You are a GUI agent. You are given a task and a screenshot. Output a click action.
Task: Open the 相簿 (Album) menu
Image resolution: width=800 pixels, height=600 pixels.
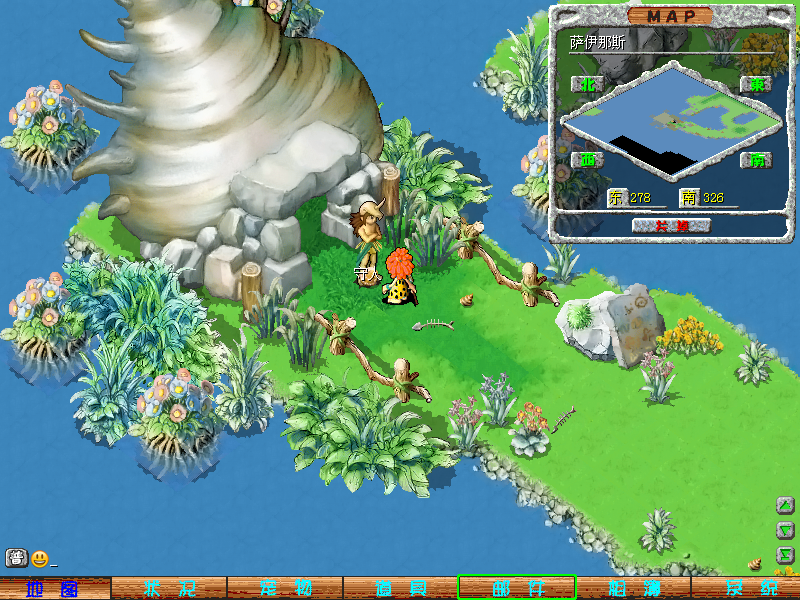632,588
